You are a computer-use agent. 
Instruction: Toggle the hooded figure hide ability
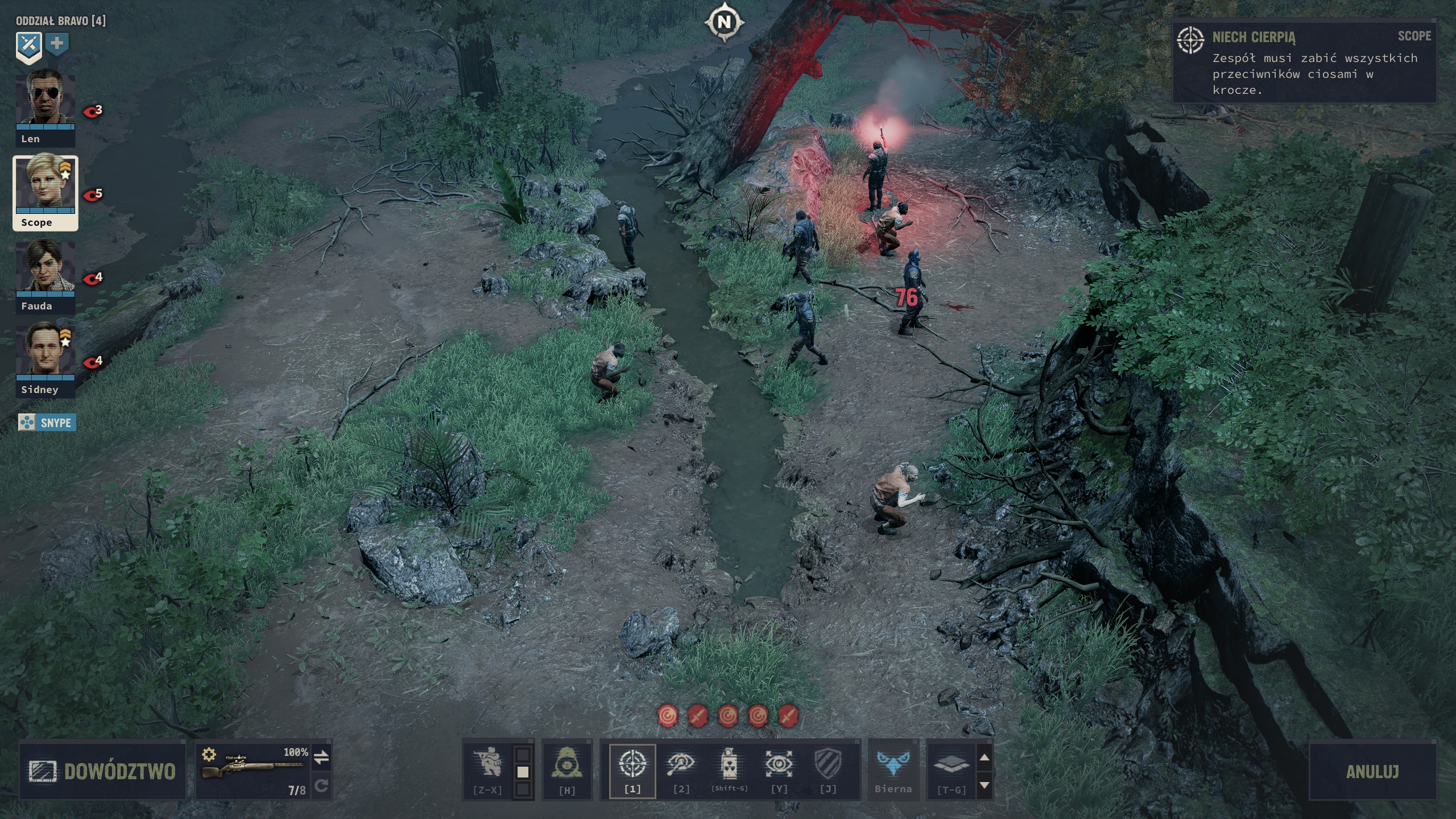pyautogui.click(x=567, y=766)
